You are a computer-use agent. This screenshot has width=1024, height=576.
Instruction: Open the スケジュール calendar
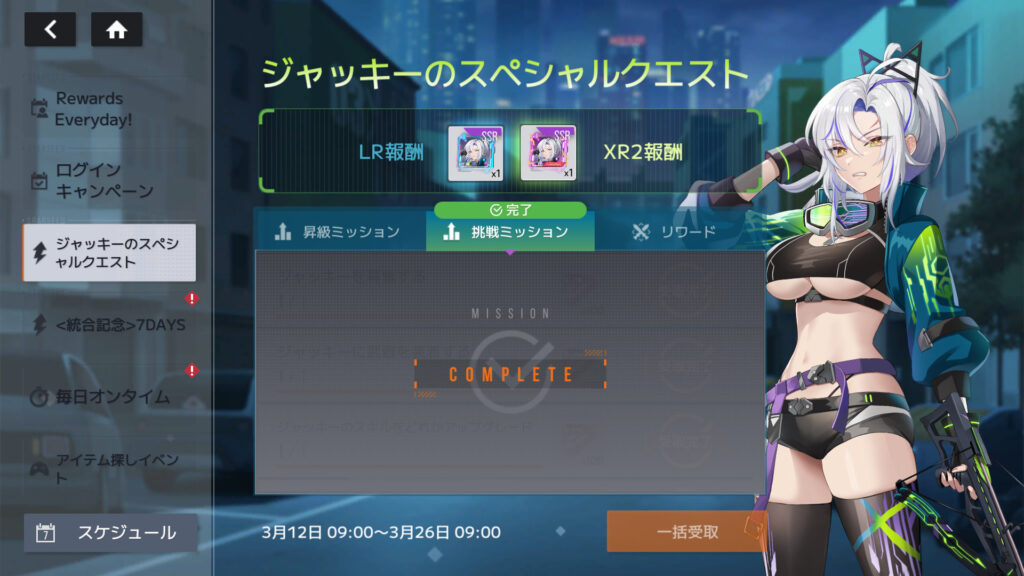(109, 533)
